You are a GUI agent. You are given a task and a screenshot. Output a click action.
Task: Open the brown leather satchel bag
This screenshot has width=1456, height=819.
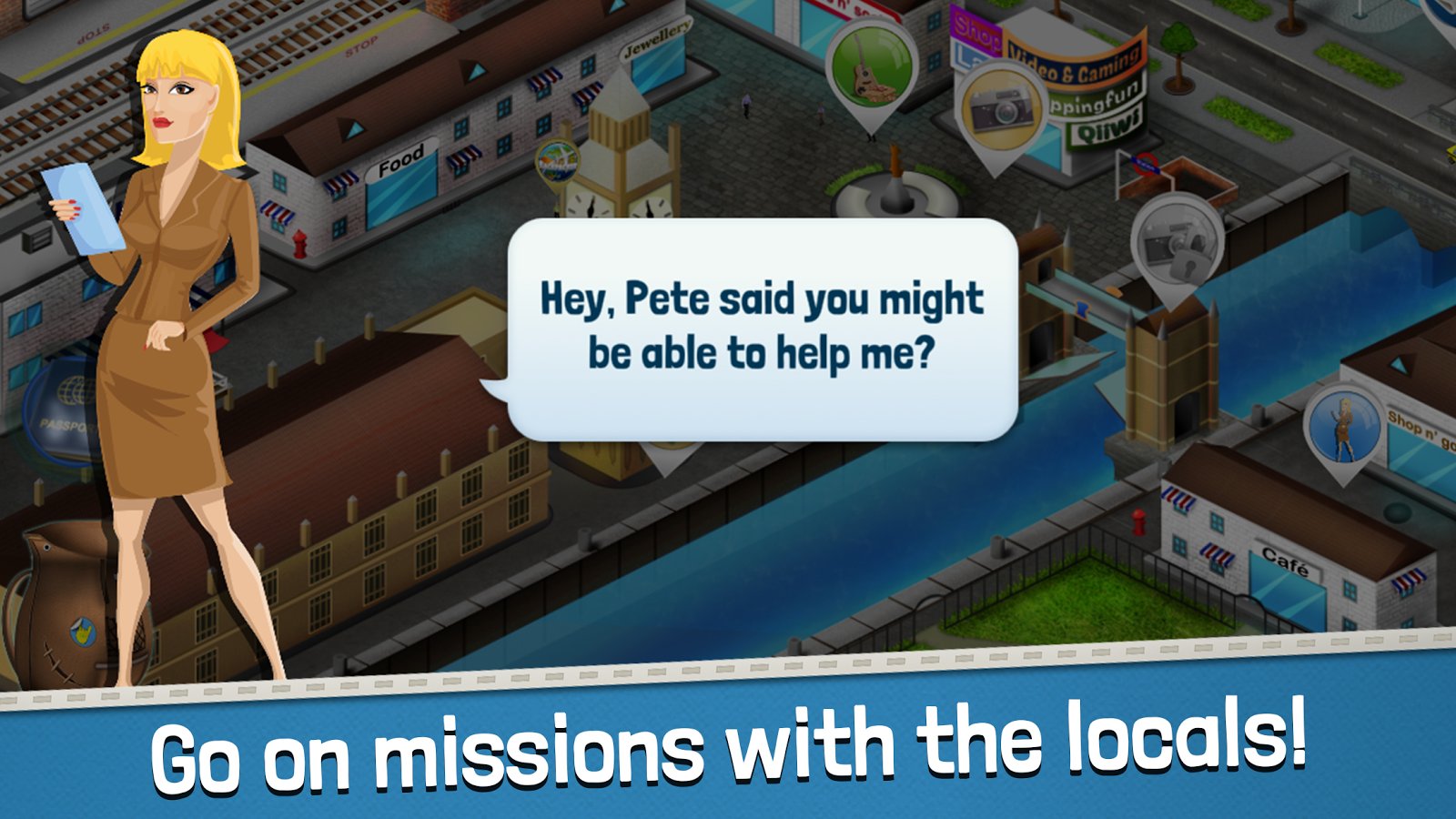click(64, 610)
